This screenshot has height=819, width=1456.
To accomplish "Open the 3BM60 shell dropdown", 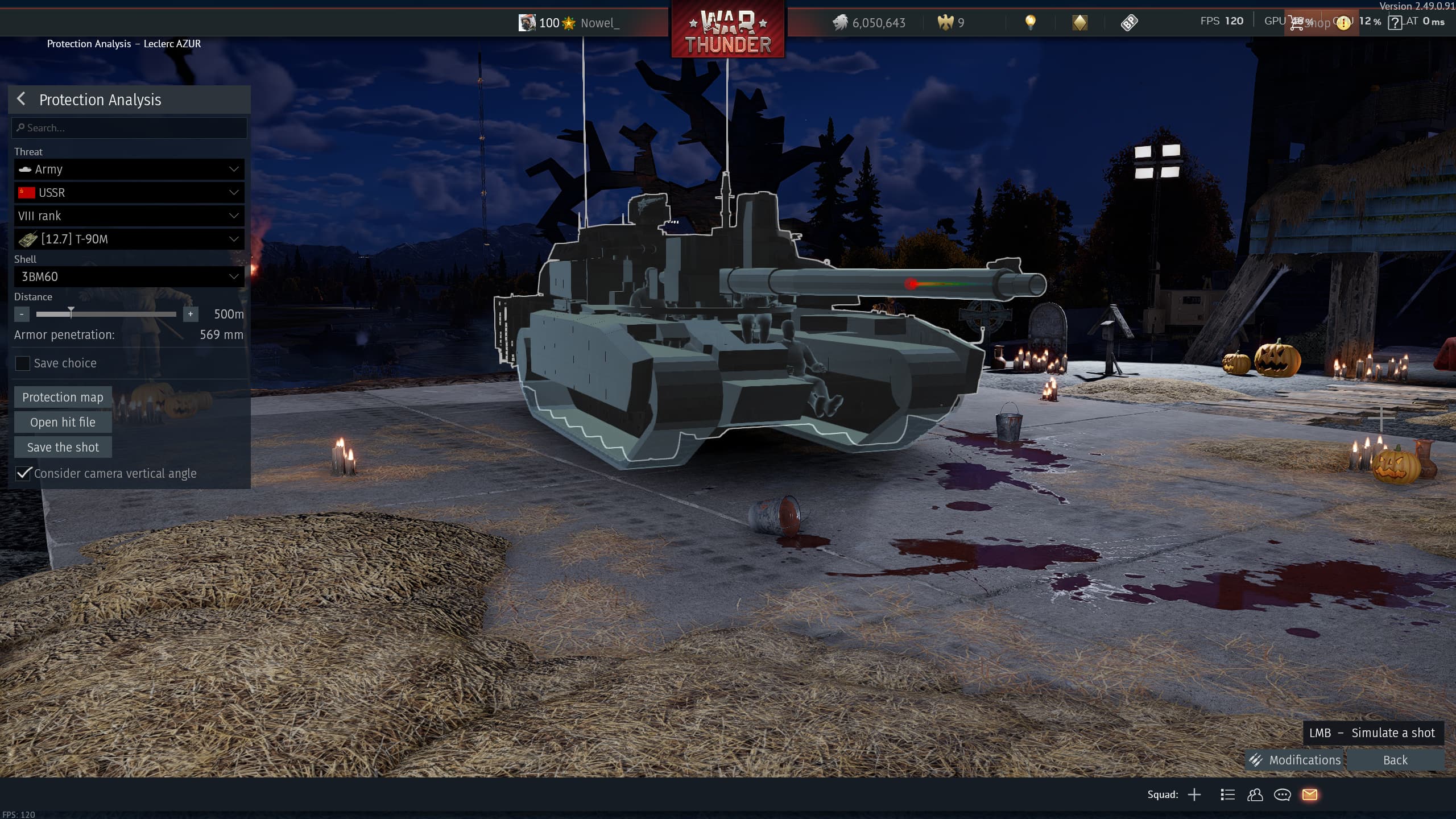I will [x=130, y=277].
